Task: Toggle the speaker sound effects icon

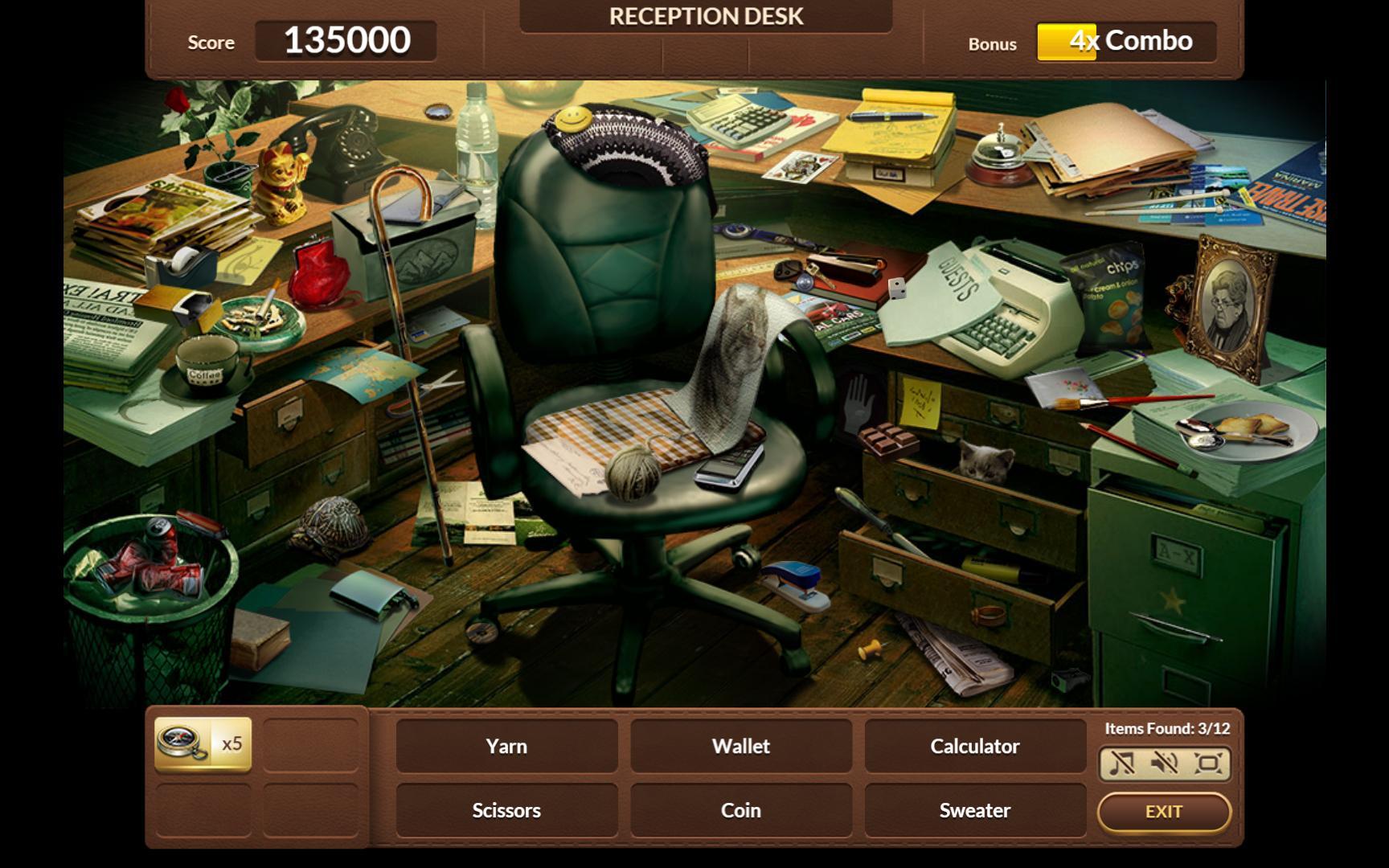Action: click(1164, 763)
